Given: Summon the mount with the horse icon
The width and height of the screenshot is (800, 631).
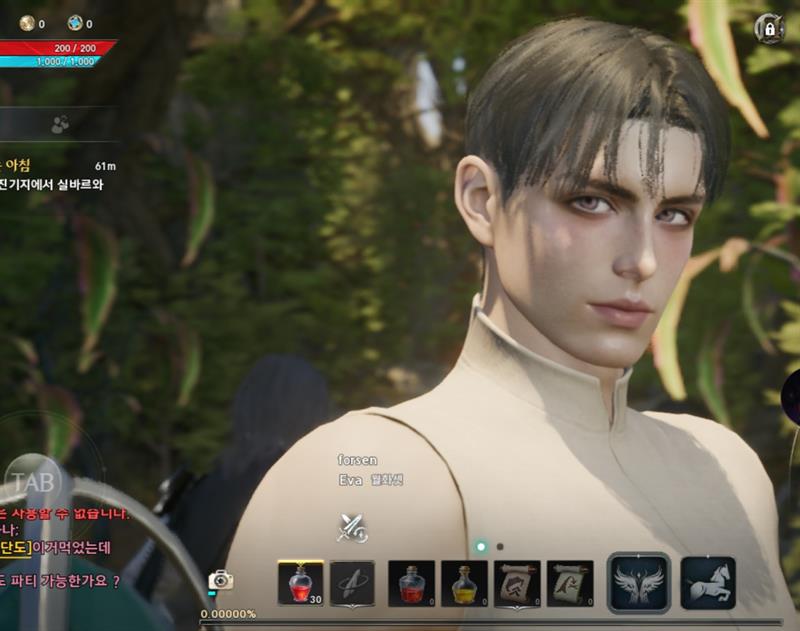Looking at the screenshot, I should [x=708, y=583].
